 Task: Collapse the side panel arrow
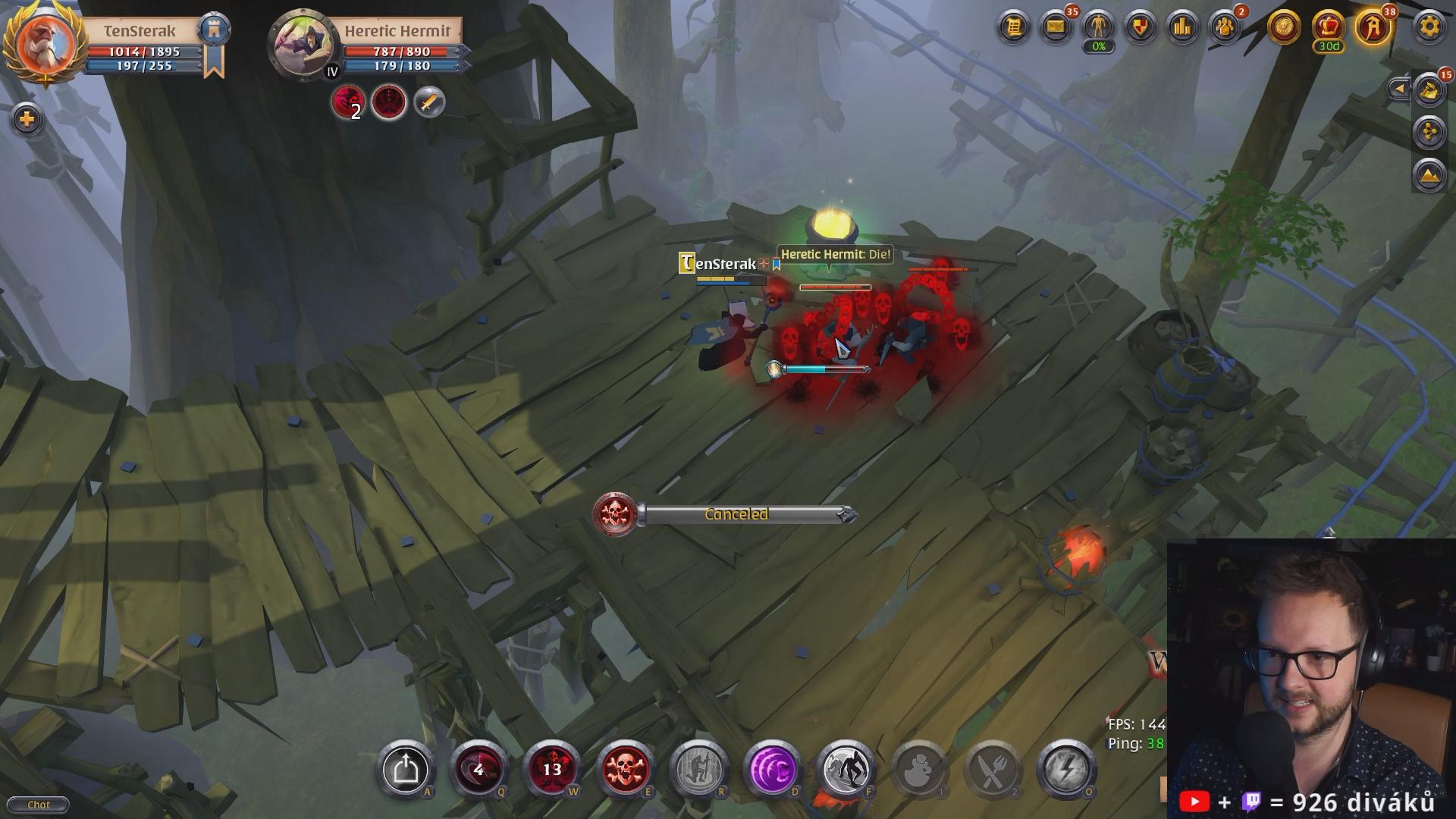[x=1399, y=89]
